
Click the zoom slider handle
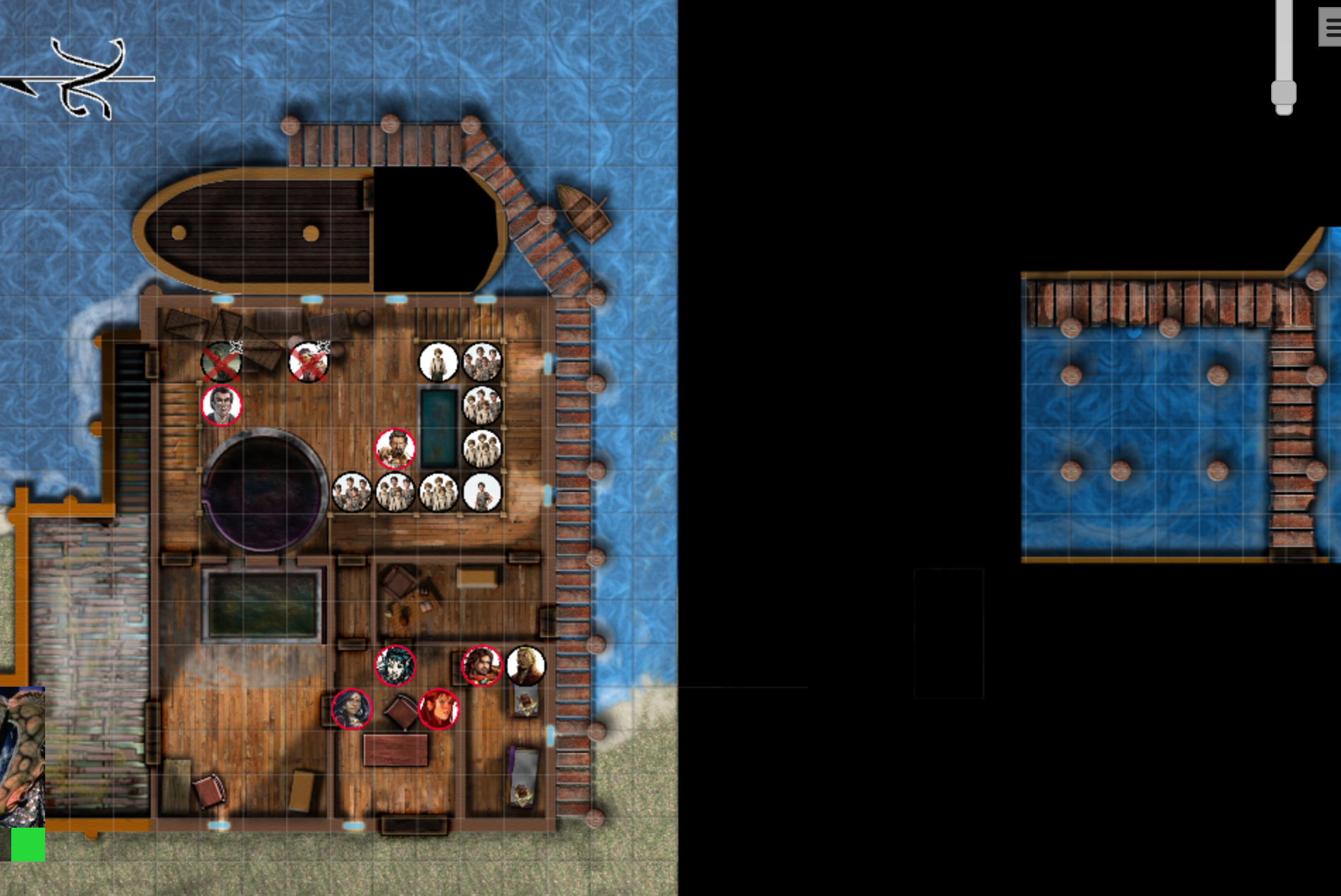click(1284, 94)
